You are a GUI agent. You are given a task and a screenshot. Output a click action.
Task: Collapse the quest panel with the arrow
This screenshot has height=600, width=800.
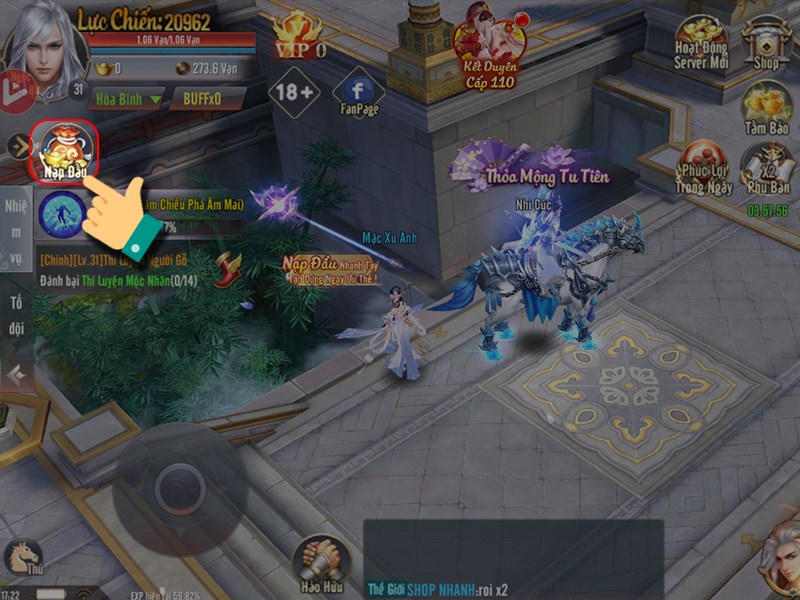[x=15, y=375]
